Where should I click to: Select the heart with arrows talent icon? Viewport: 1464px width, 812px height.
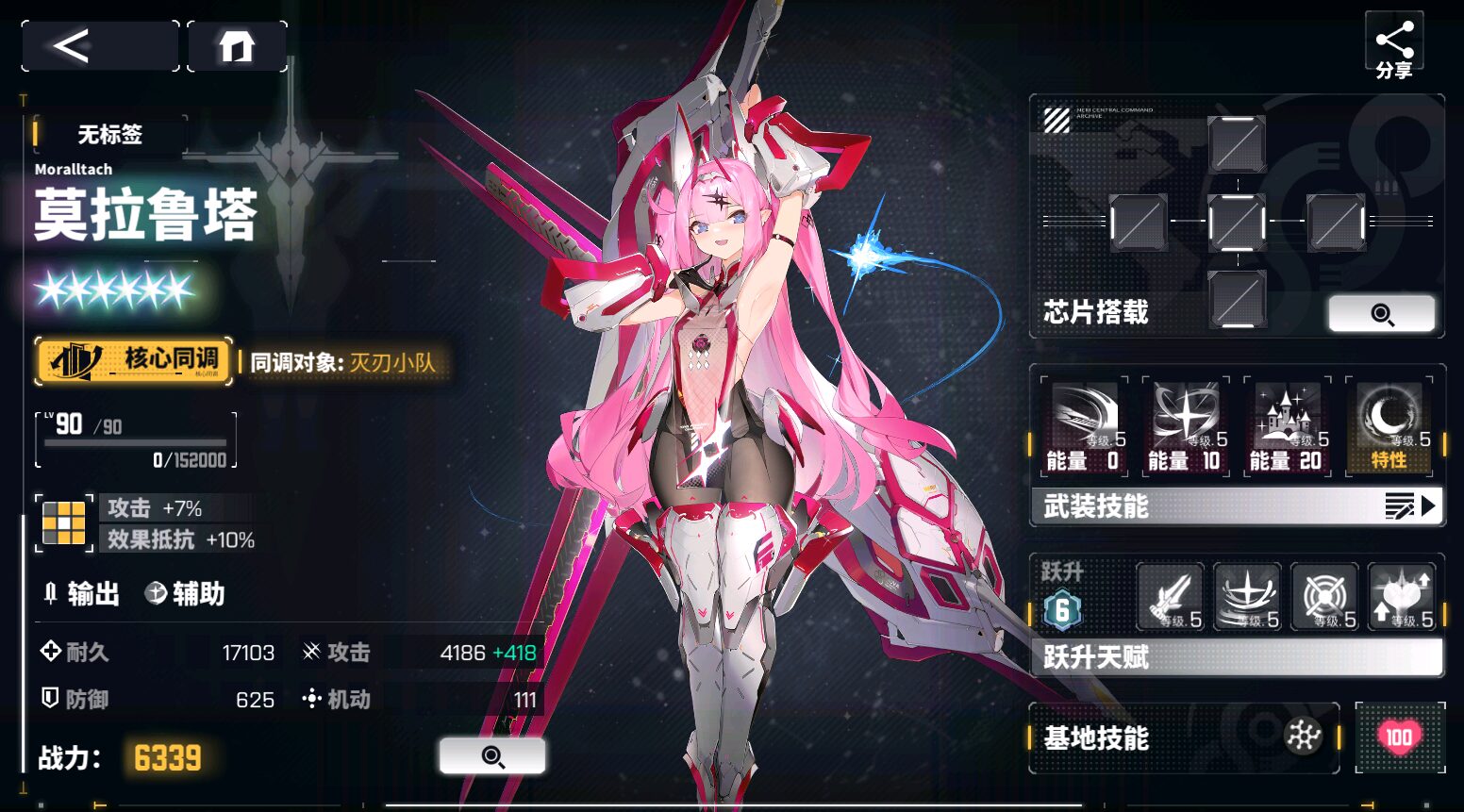coord(1401,597)
